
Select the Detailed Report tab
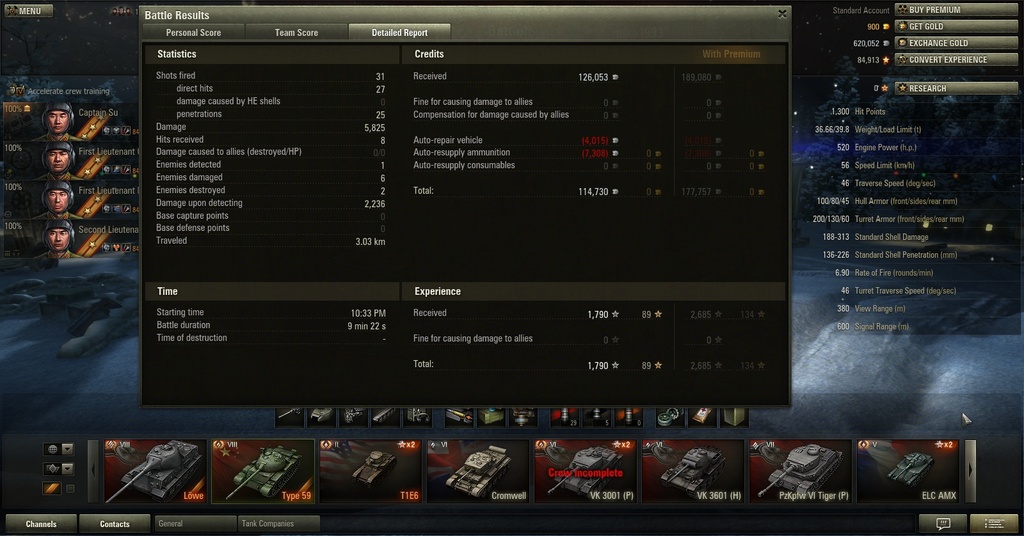click(x=400, y=33)
